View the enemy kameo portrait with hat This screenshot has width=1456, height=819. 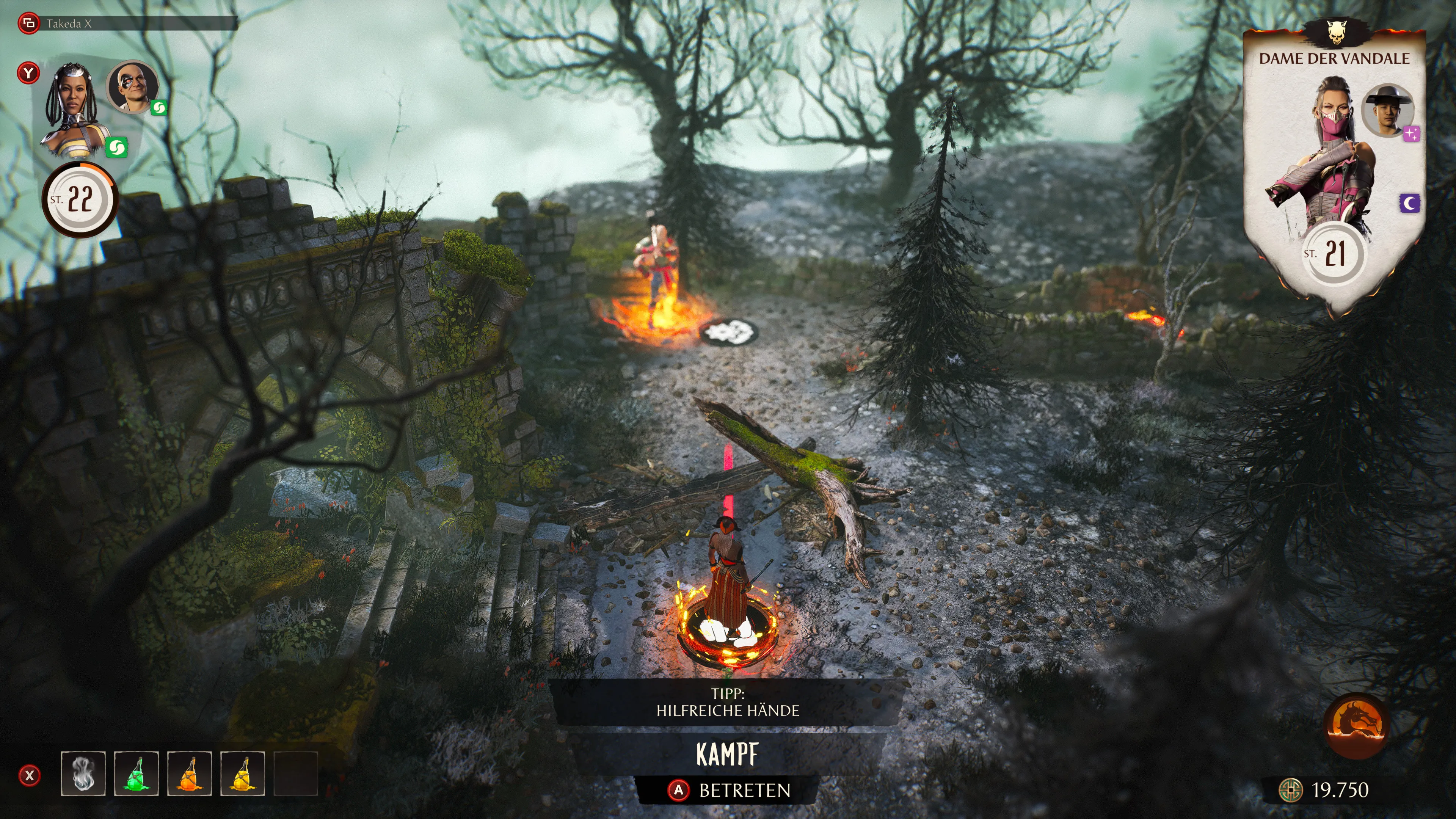(x=1387, y=111)
